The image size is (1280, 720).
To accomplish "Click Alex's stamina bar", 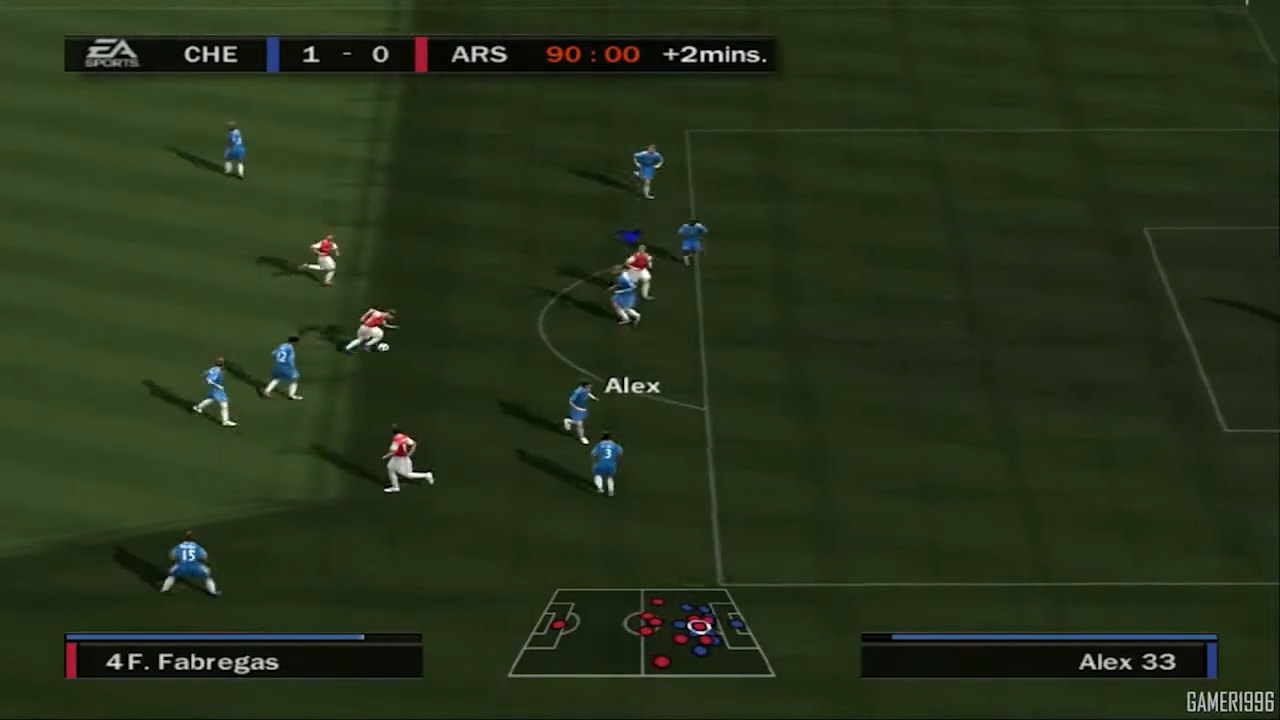I will (x=1037, y=635).
